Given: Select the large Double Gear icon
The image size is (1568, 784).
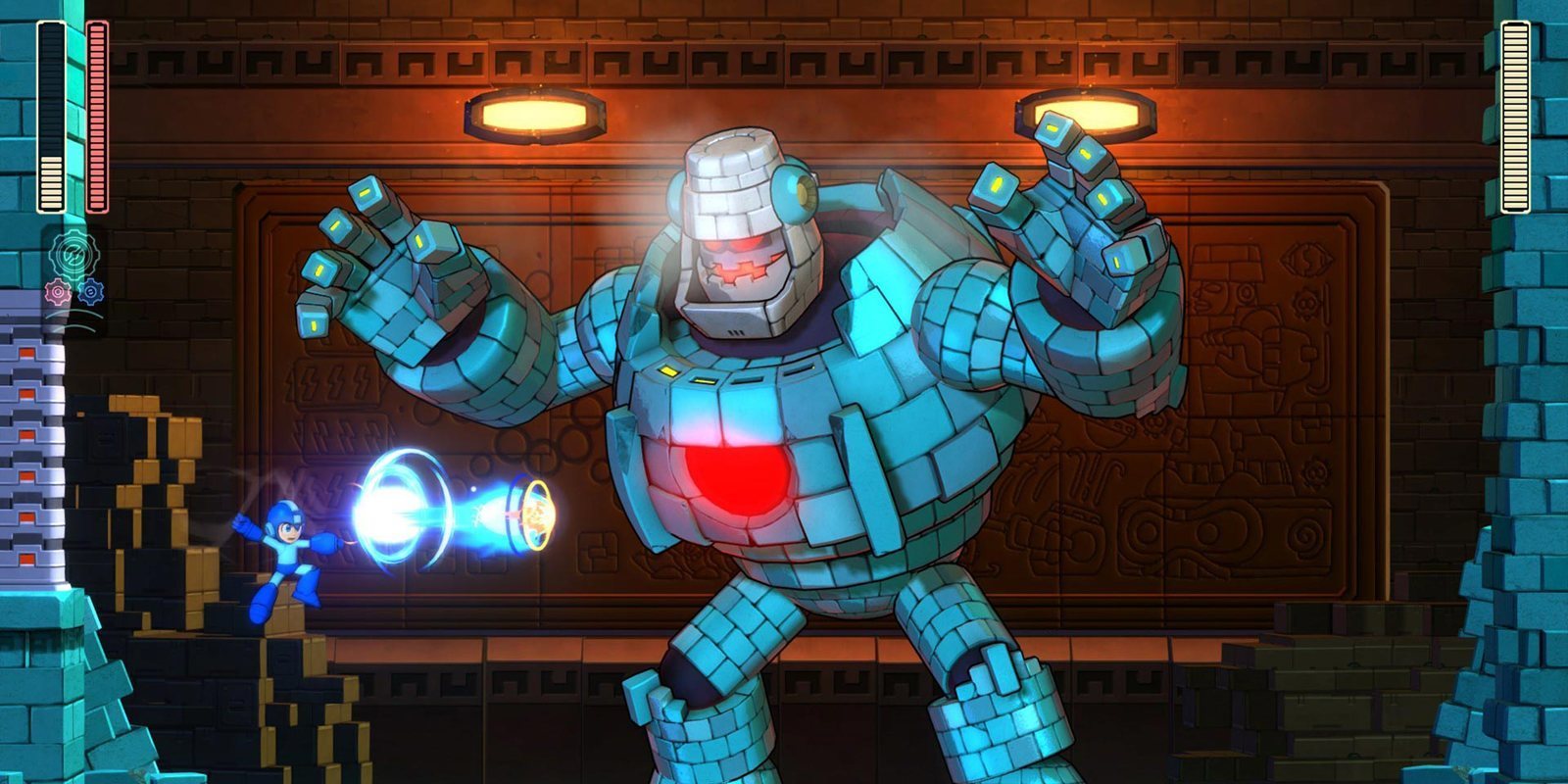Looking at the screenshot, I should [73, 254].
